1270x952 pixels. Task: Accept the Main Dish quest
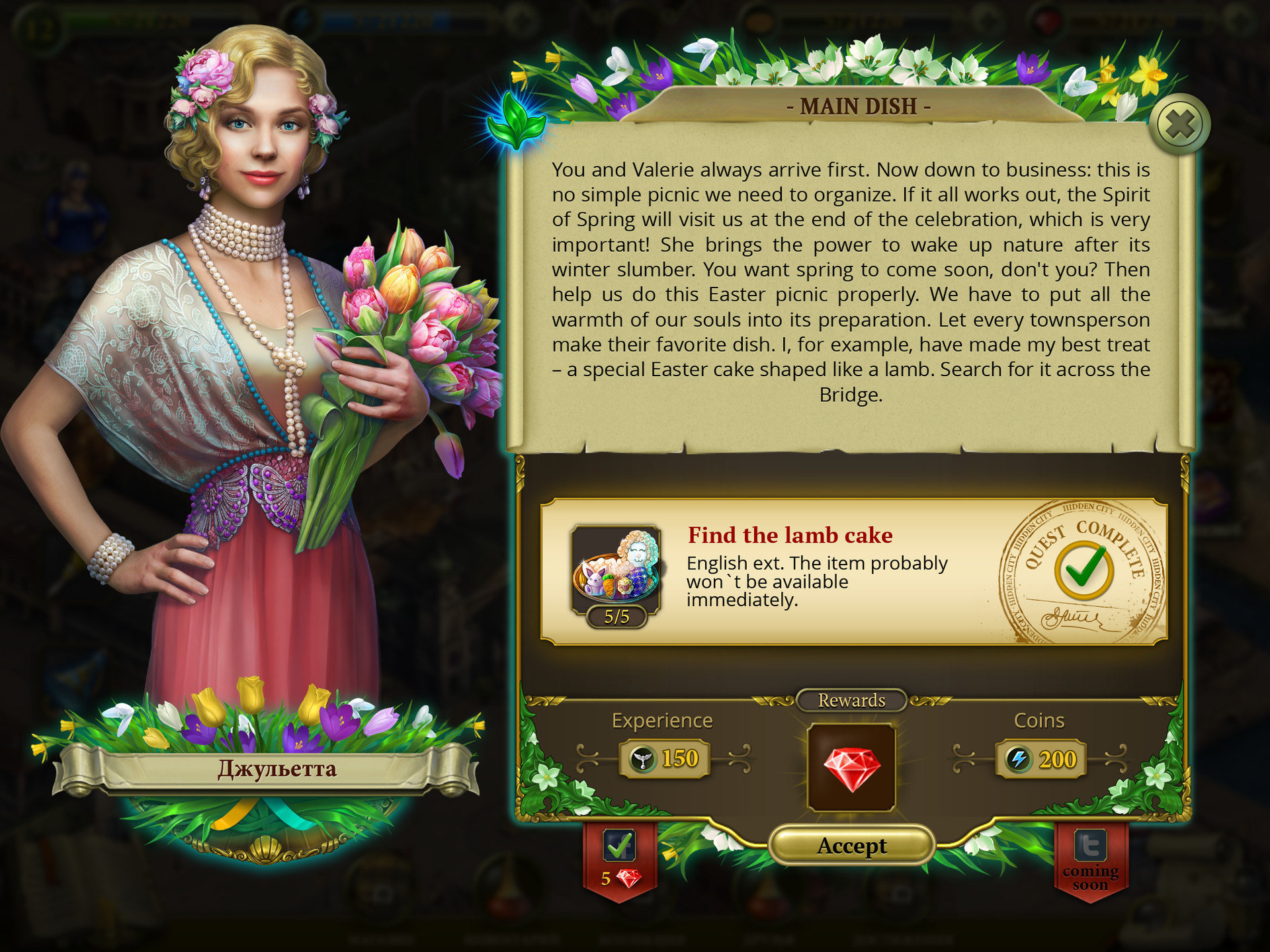(851, 846)
